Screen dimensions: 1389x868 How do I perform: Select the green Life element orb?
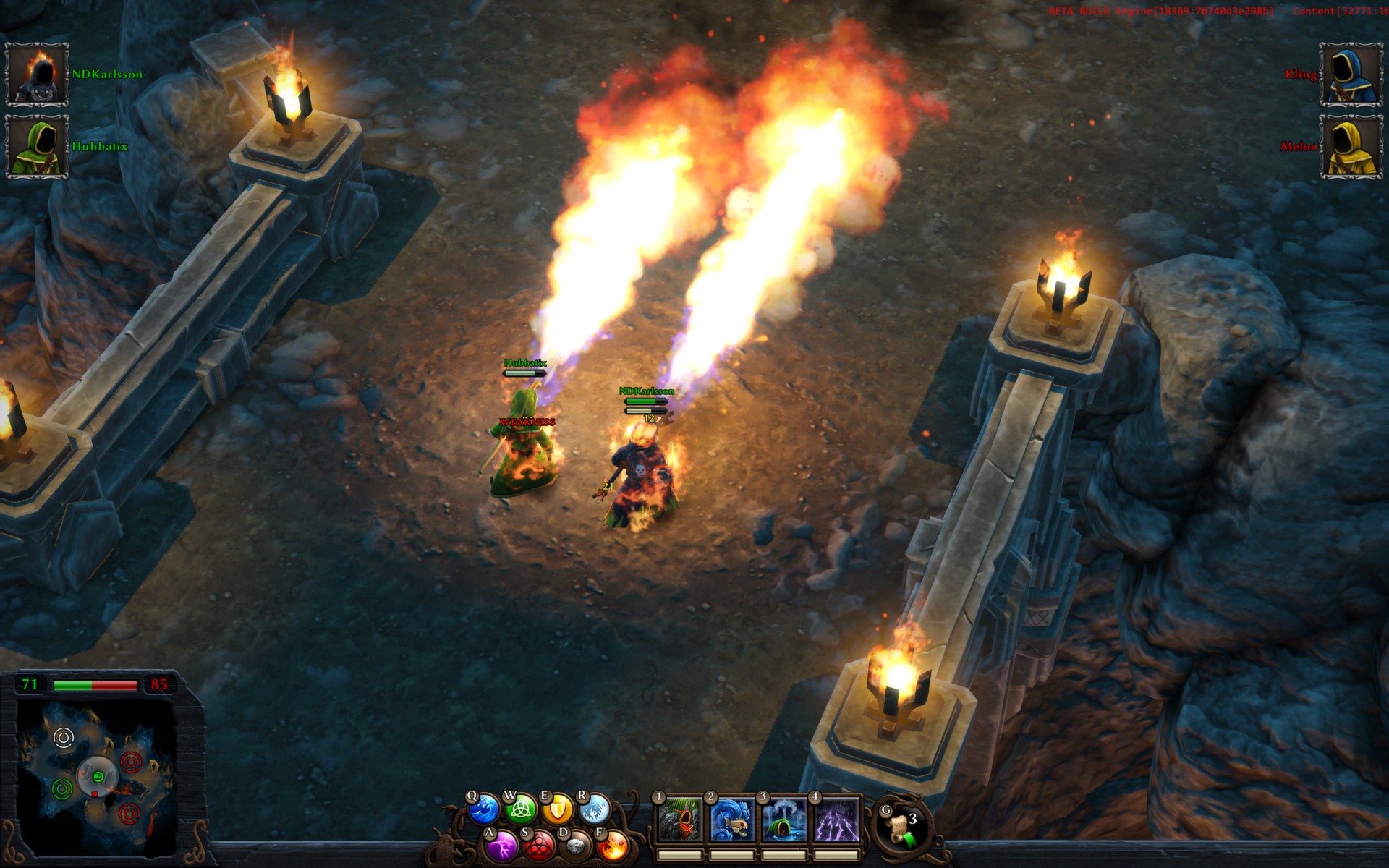coord(520,809)
